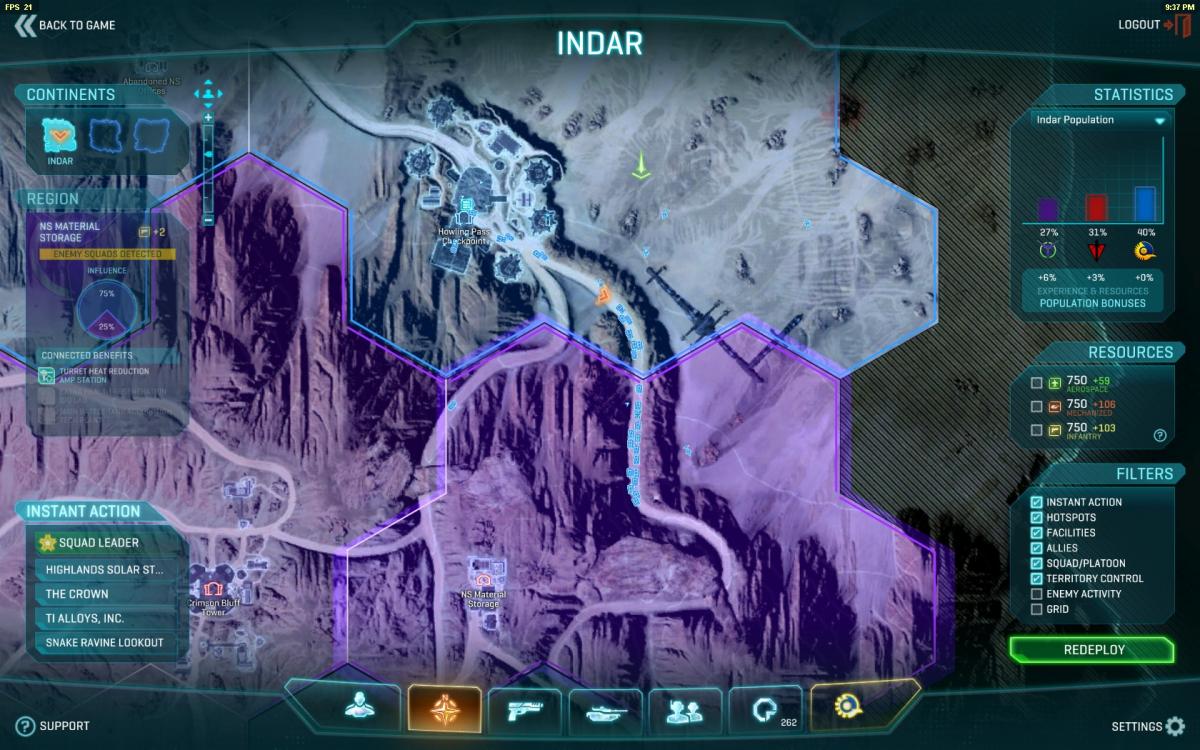The height and width of the screenshot is (750, 1200).
Task: Toggle the Territory Control filter
Action: click(1037, 579)
